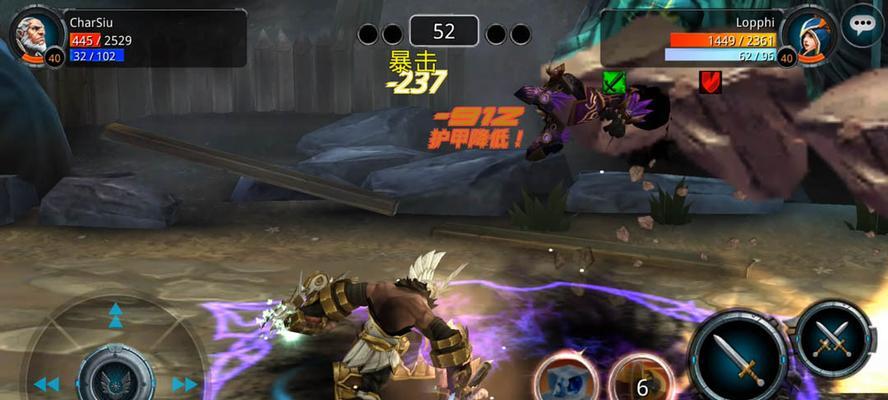Move left with the left double arrows
This screenshot has width=888, height=400.
pos(46,384)
